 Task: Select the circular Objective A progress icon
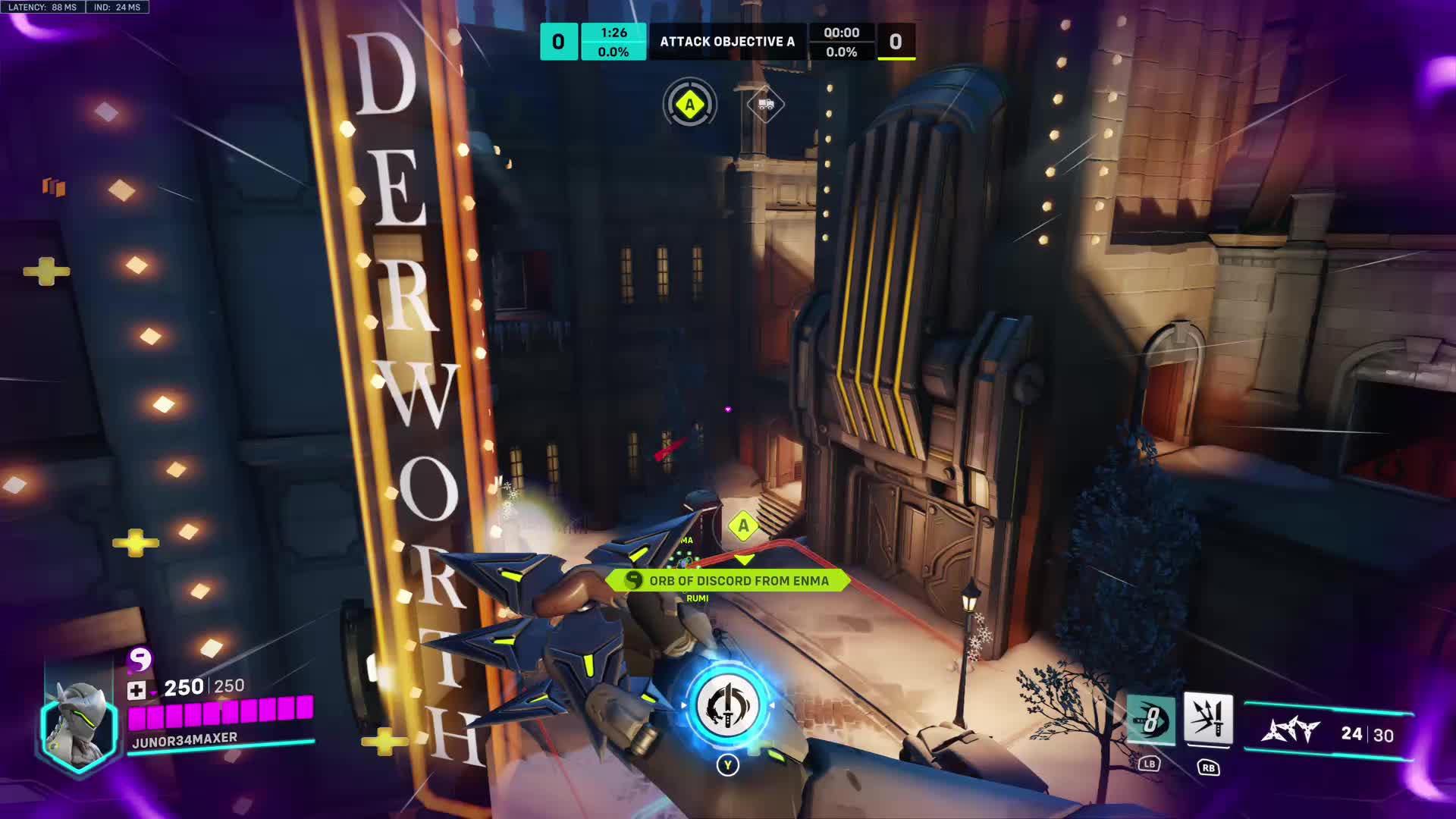pyautogui.click(x=689, y=105)
